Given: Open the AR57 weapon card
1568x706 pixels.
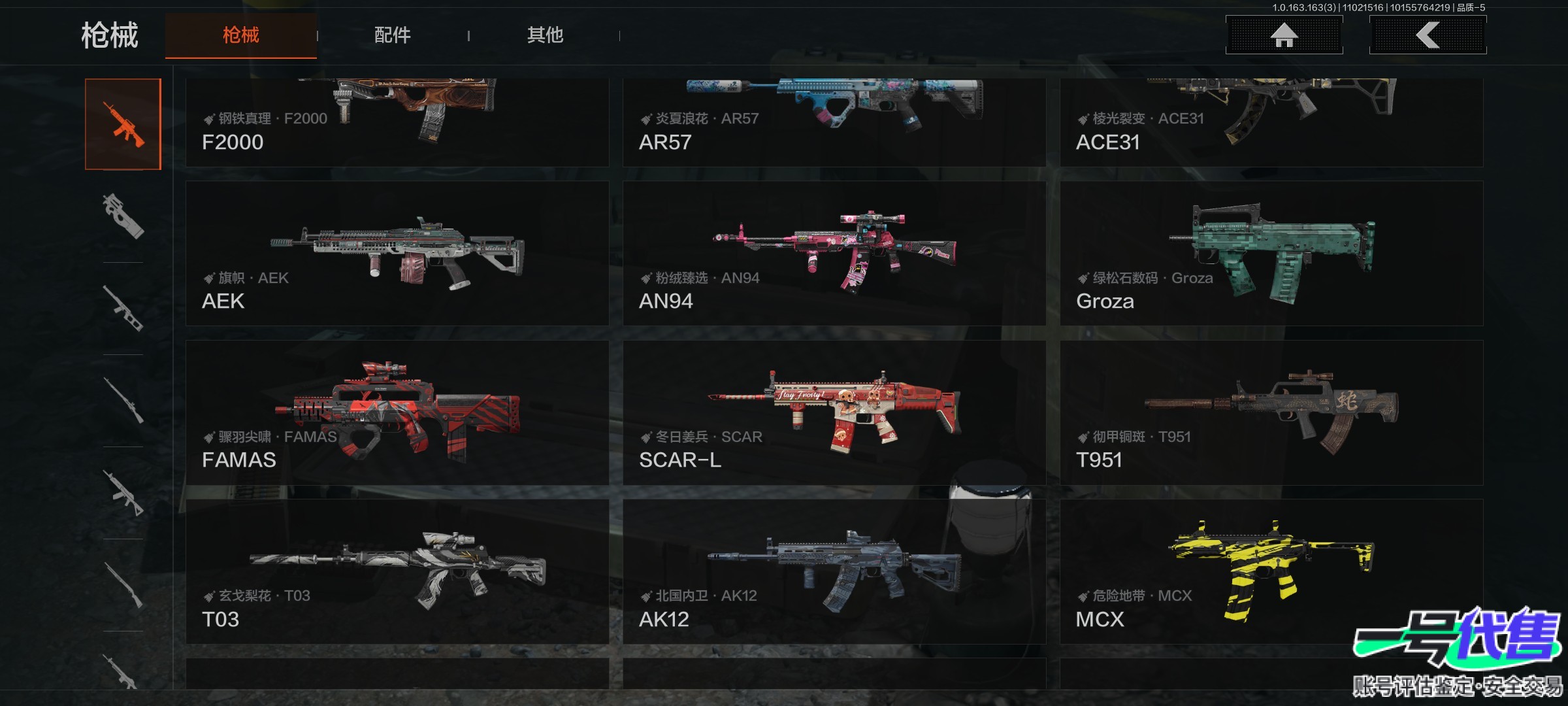Looking at the screenshot, I should (x=834, y=122).
